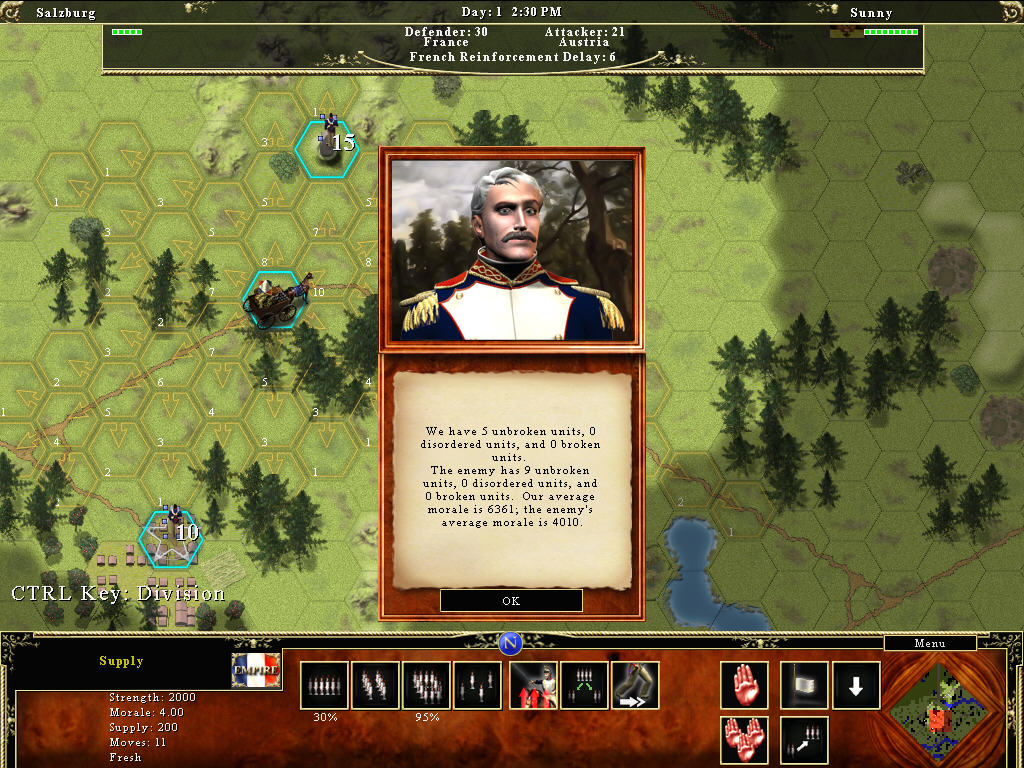Select the French Empire flag icon

pos(256,671)
